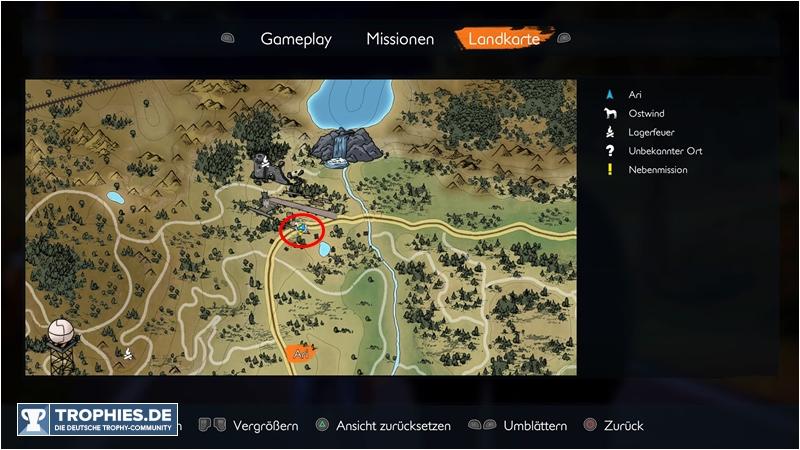Select the Nebenmission legend entry

pyautogui.click(x=657, y=170)
